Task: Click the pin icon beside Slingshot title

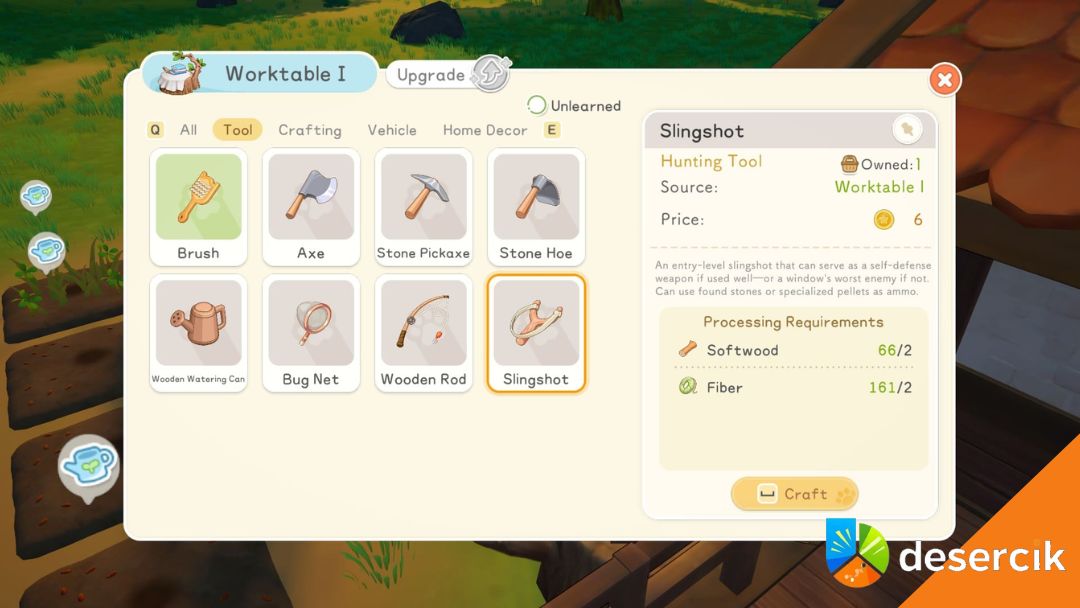Action: tap(907, 130)
